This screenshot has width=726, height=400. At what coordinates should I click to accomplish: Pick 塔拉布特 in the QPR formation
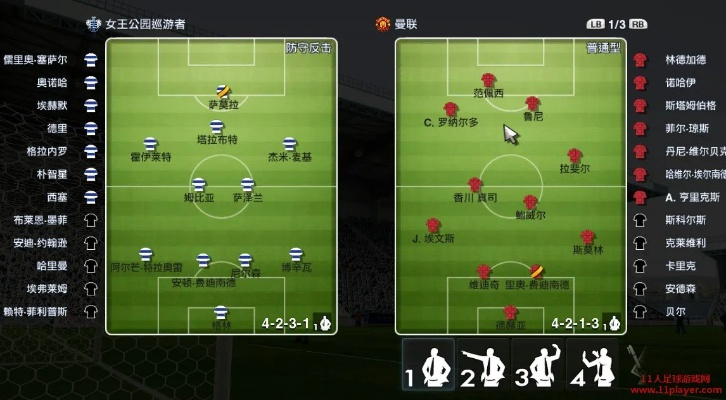pyautogui.click(x=216, y=128)
